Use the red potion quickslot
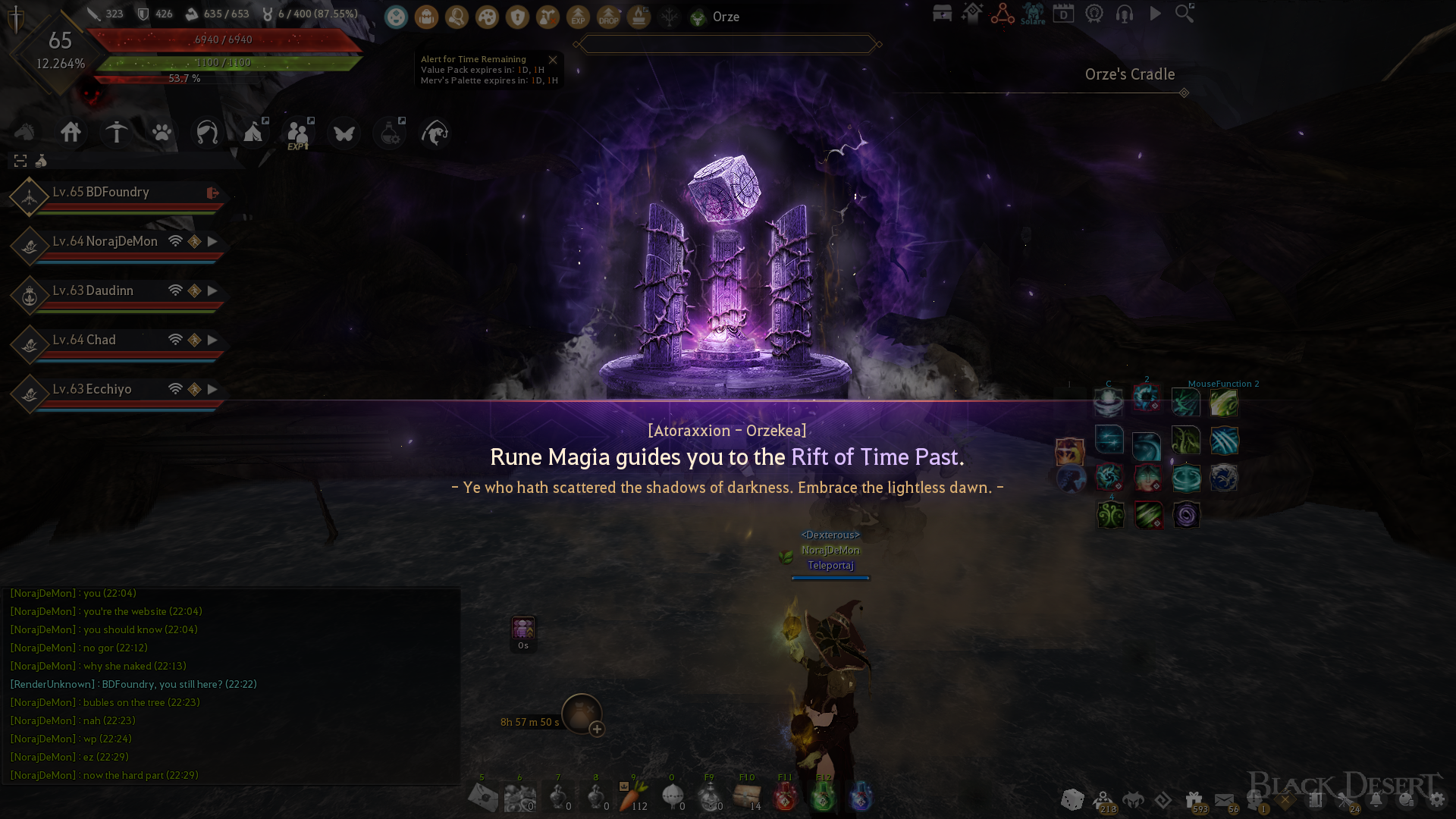 coord(785,797)
